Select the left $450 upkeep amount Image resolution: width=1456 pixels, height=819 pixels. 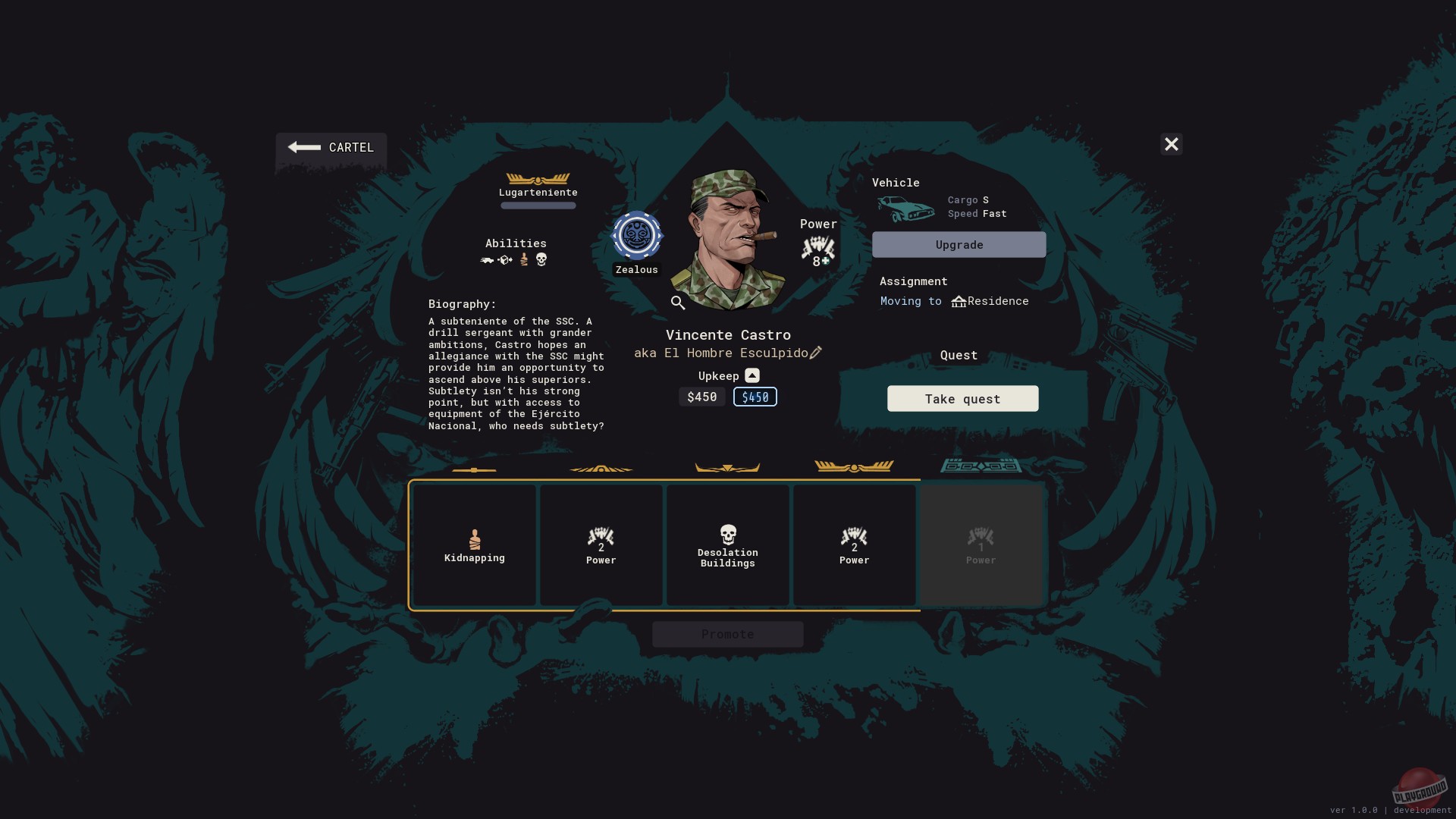[701, 397]
